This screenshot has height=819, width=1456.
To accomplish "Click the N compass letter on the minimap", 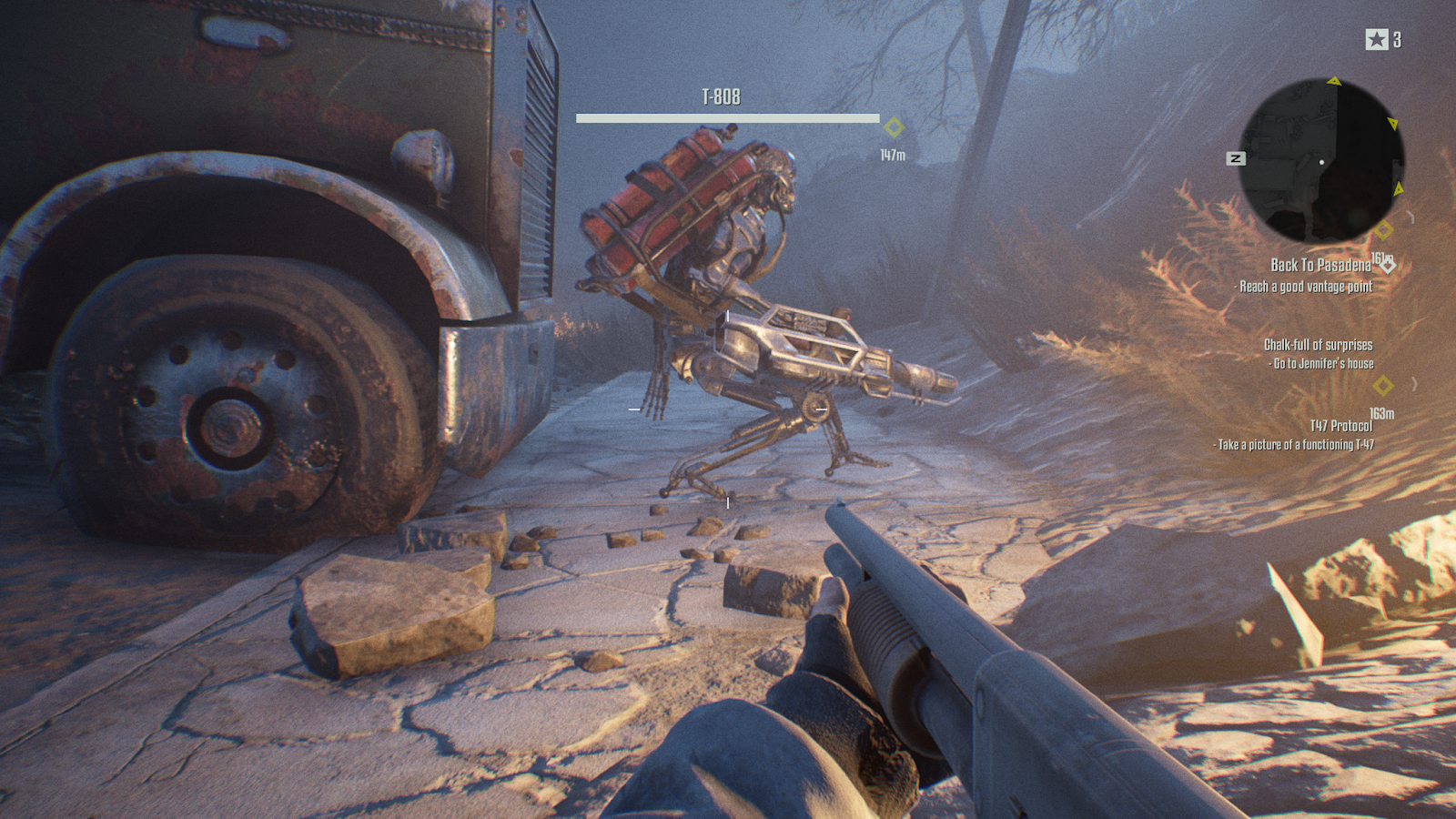I will point(1235,158).
